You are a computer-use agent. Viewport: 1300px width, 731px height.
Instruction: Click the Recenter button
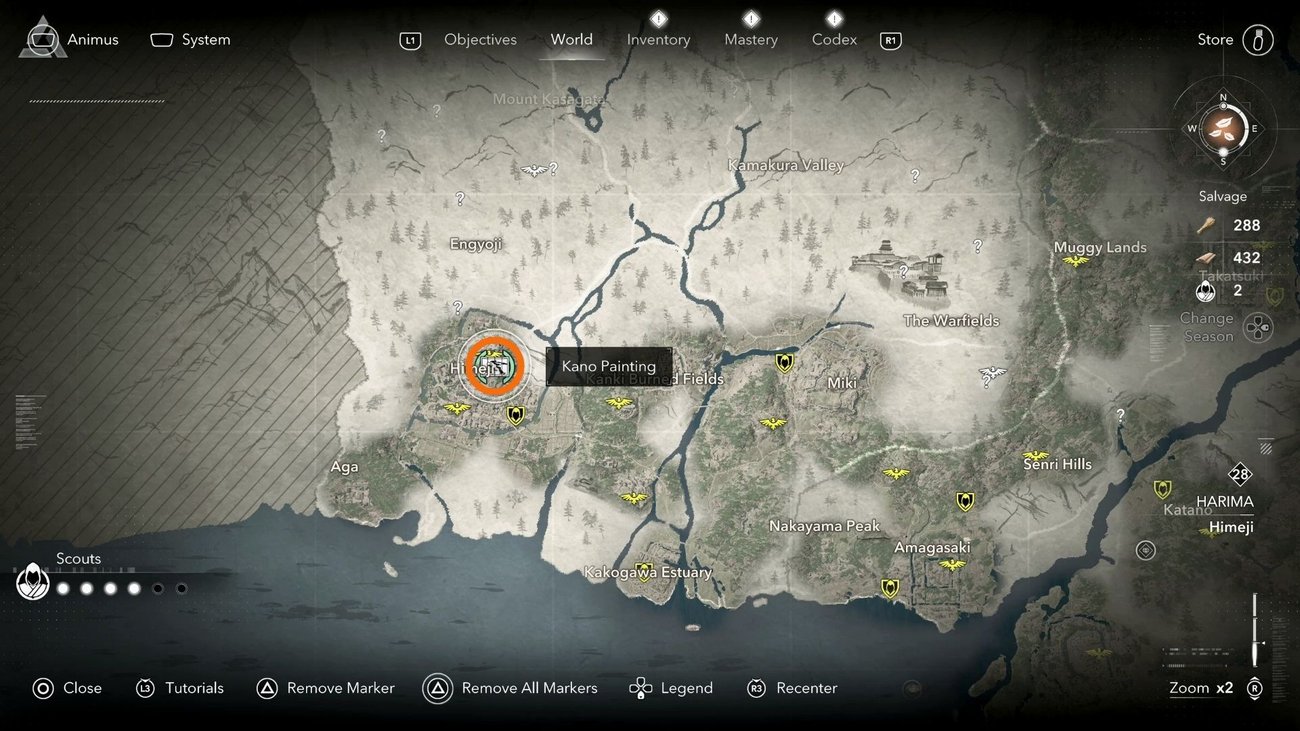click(792, 688)
